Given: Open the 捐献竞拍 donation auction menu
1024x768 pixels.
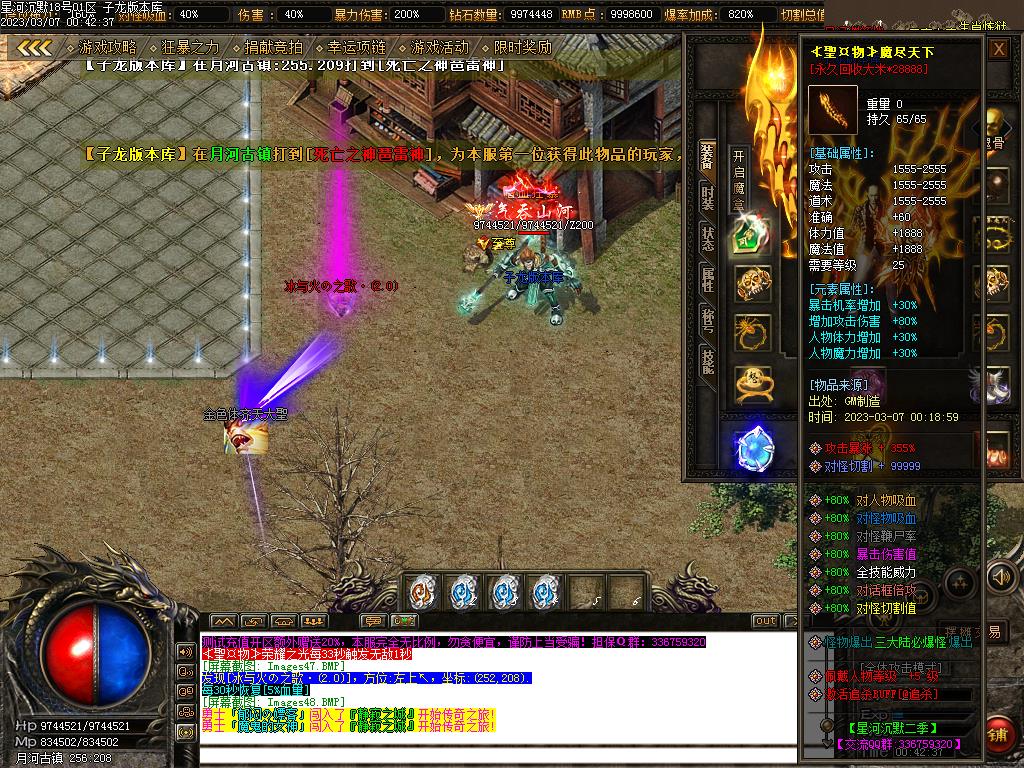Looking at the screenshot, I should coord(273,47).
